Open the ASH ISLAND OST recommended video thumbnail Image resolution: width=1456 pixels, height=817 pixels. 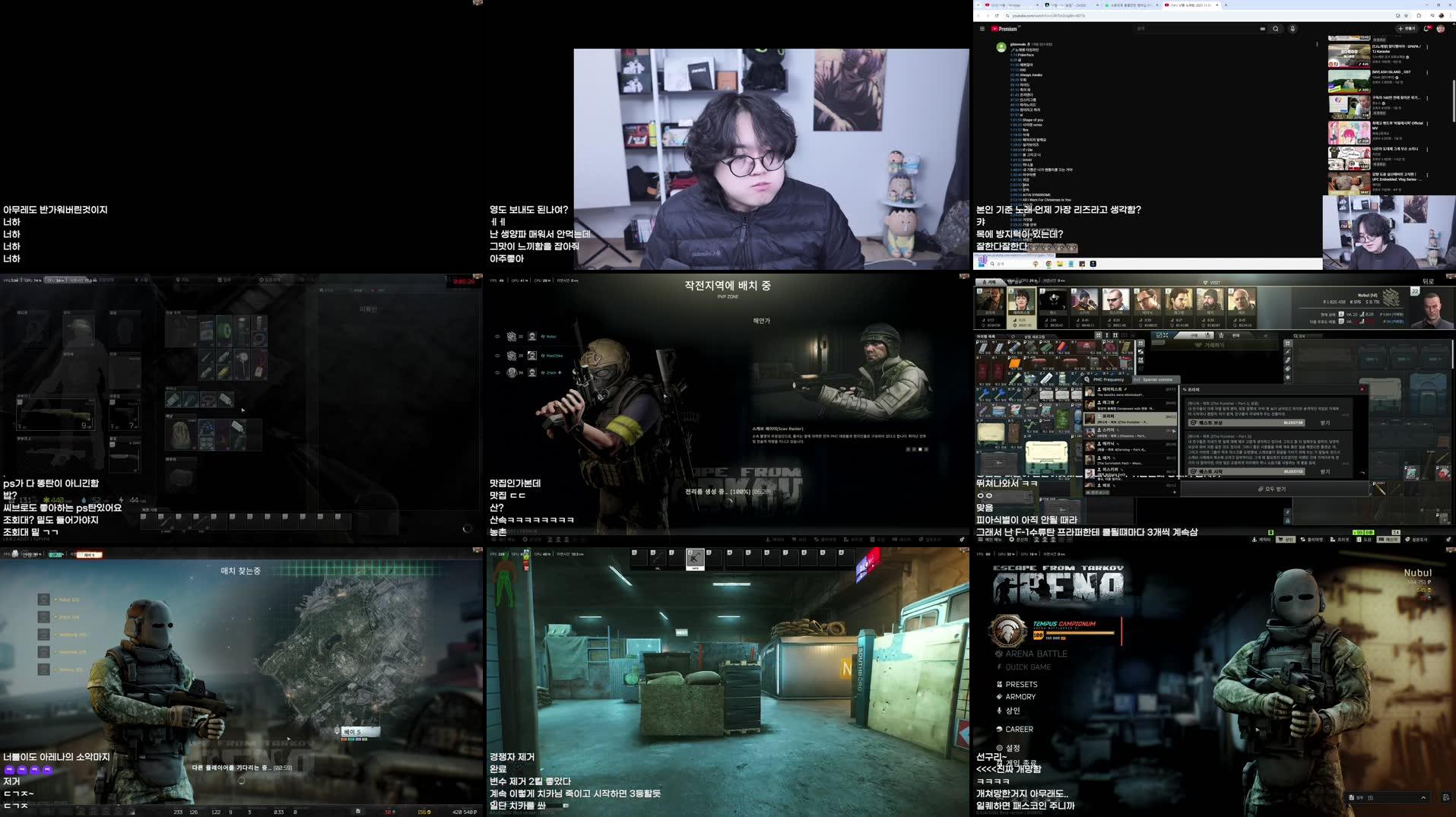pos(1349,81)
